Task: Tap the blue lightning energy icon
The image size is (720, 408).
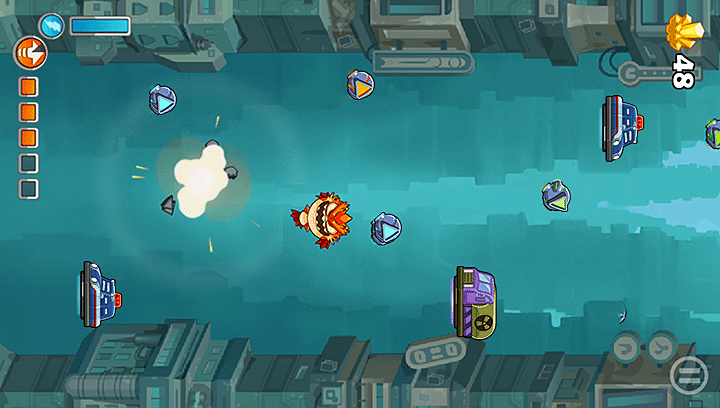Action: click(52, 26)
